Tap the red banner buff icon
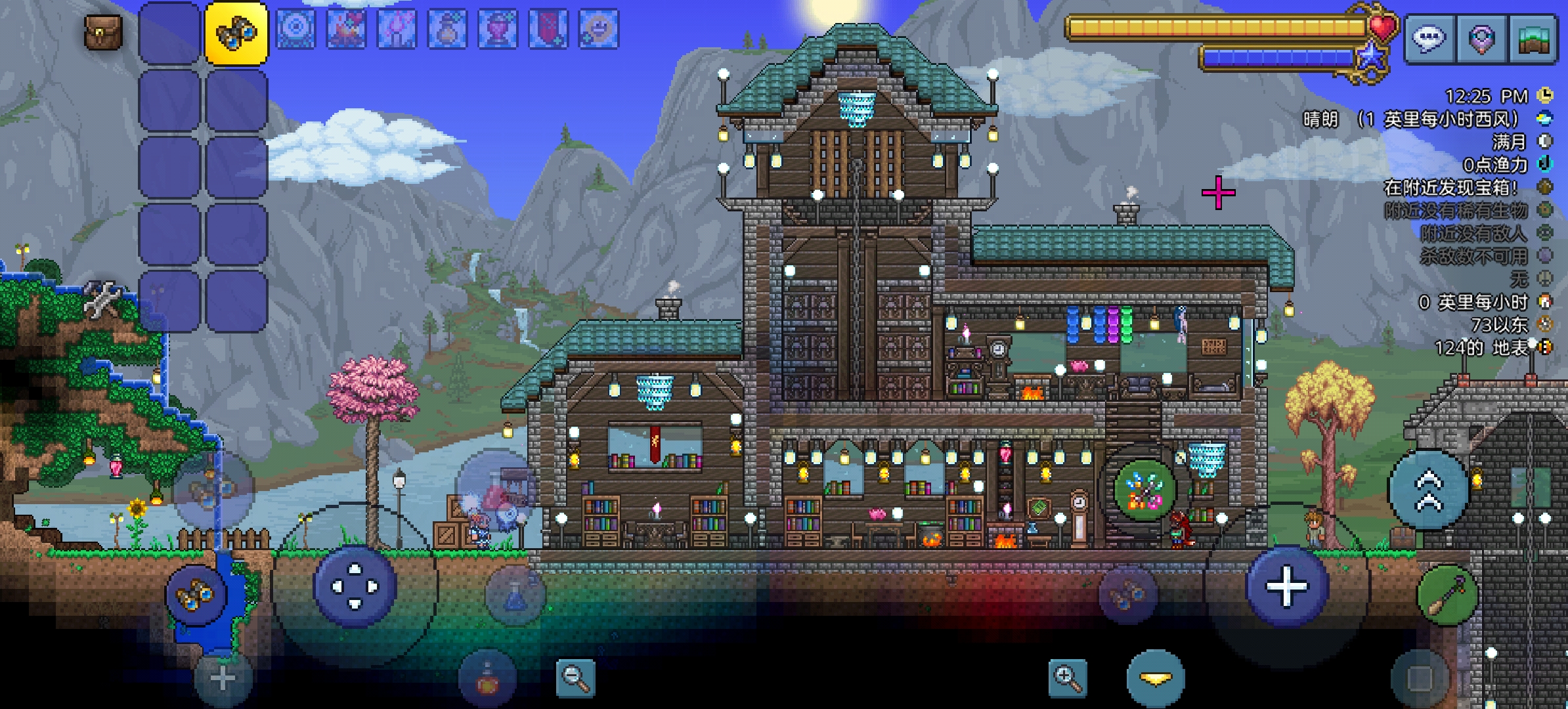 pos(548,29)
